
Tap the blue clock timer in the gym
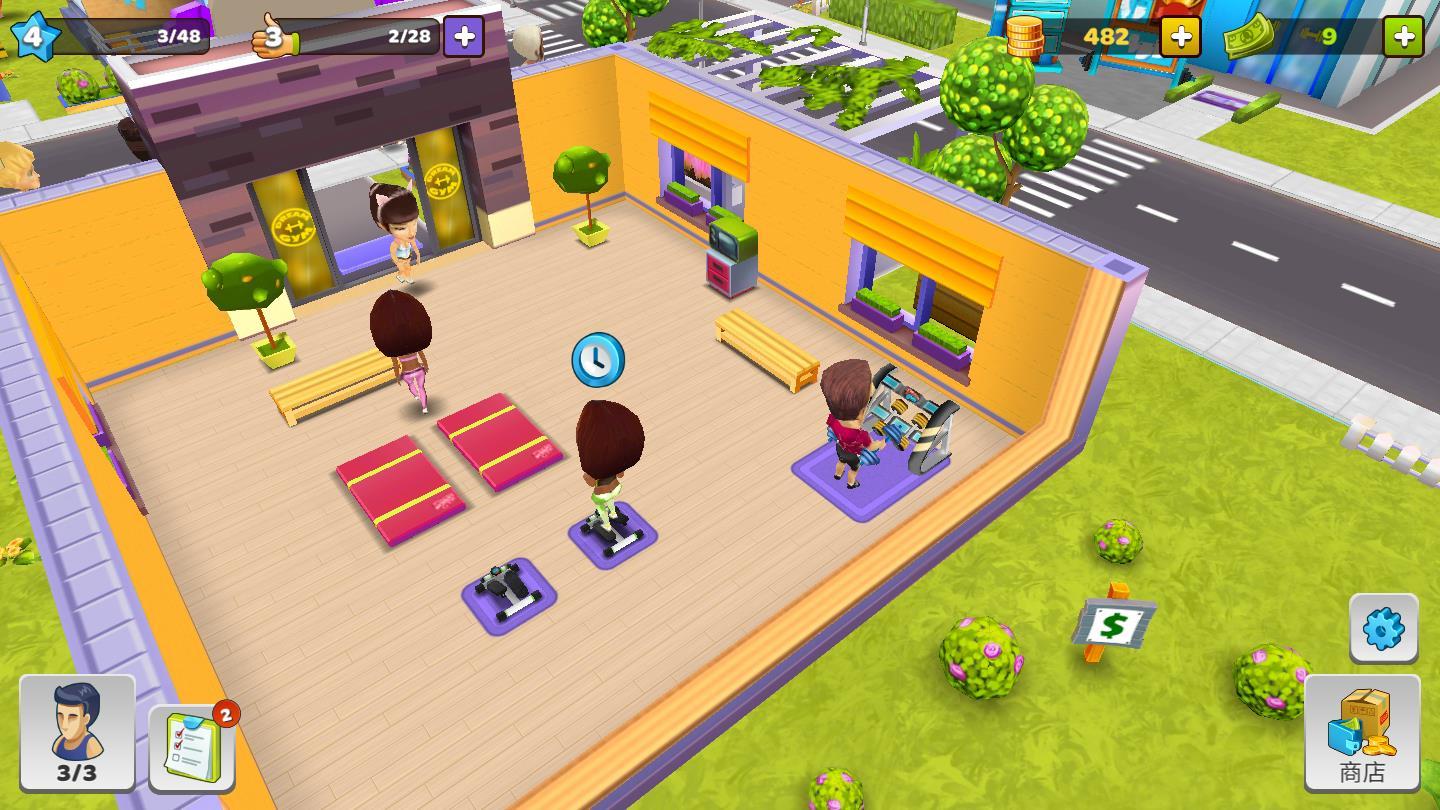(x=596, y=361)
